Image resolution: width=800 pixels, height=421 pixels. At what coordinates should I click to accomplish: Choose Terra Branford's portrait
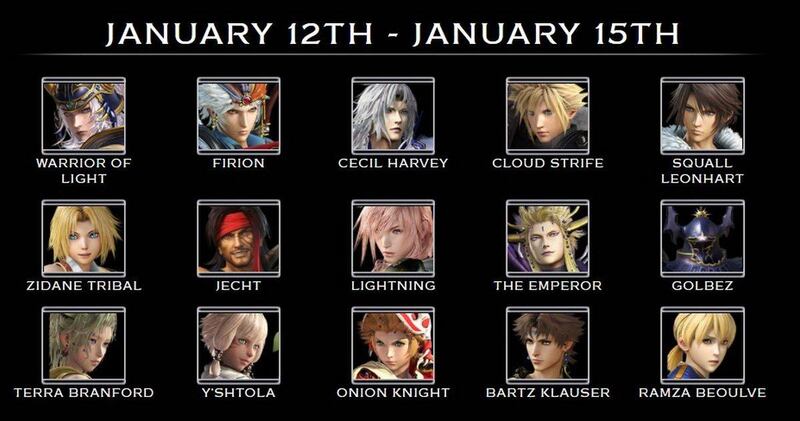click(84, 346)
